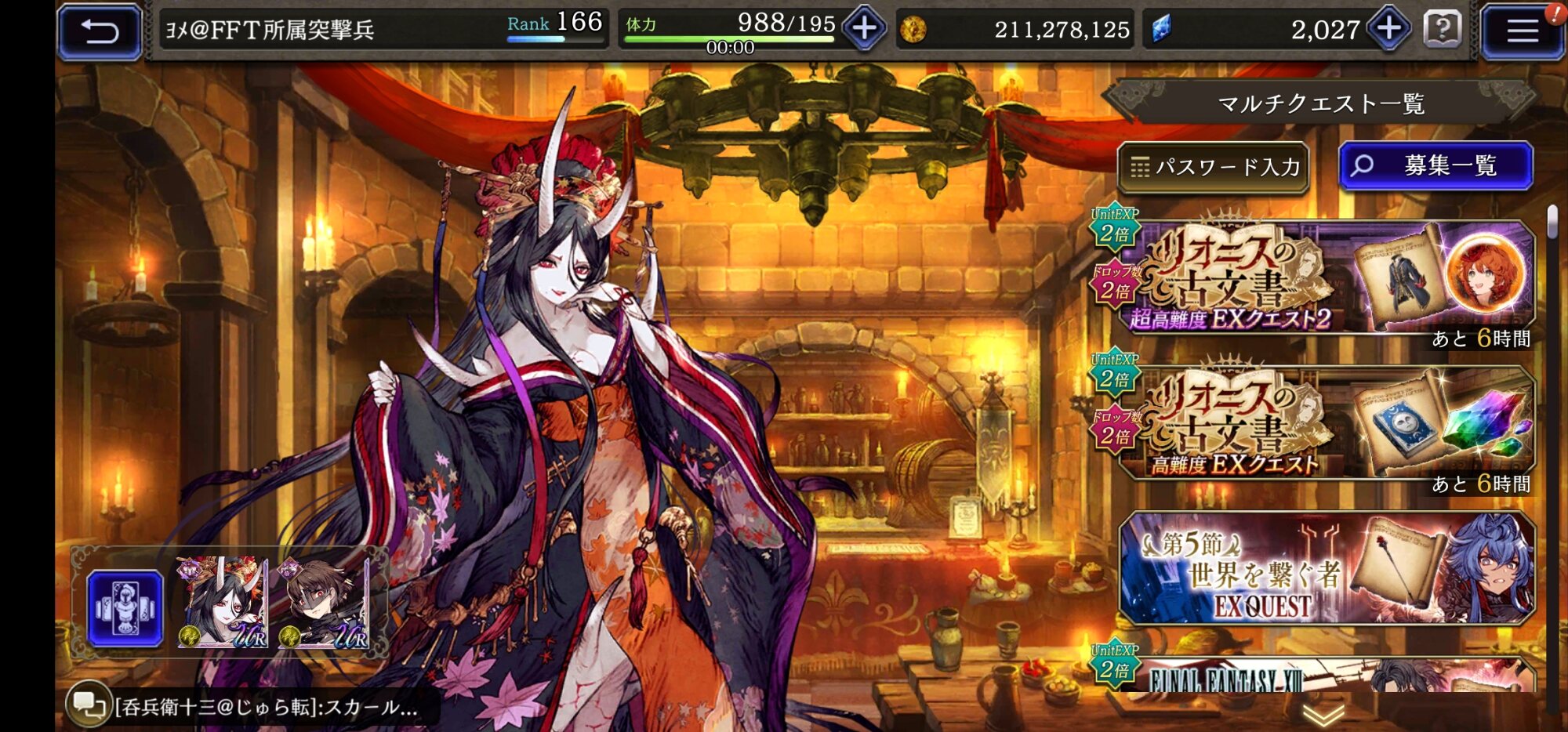Open the chat speech bubble icon

86,705
